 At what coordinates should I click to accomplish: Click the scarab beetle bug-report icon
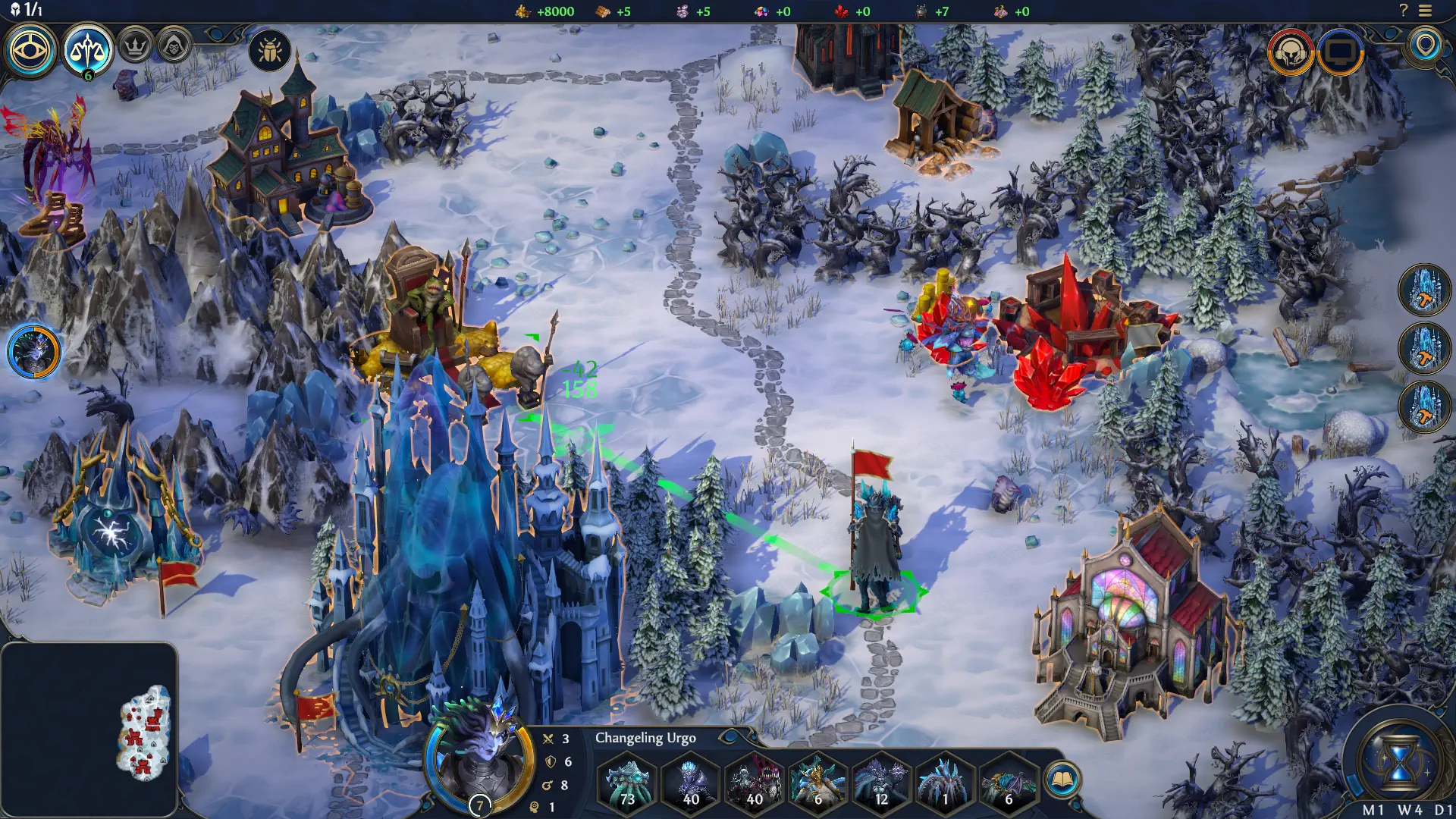(269, 51)
